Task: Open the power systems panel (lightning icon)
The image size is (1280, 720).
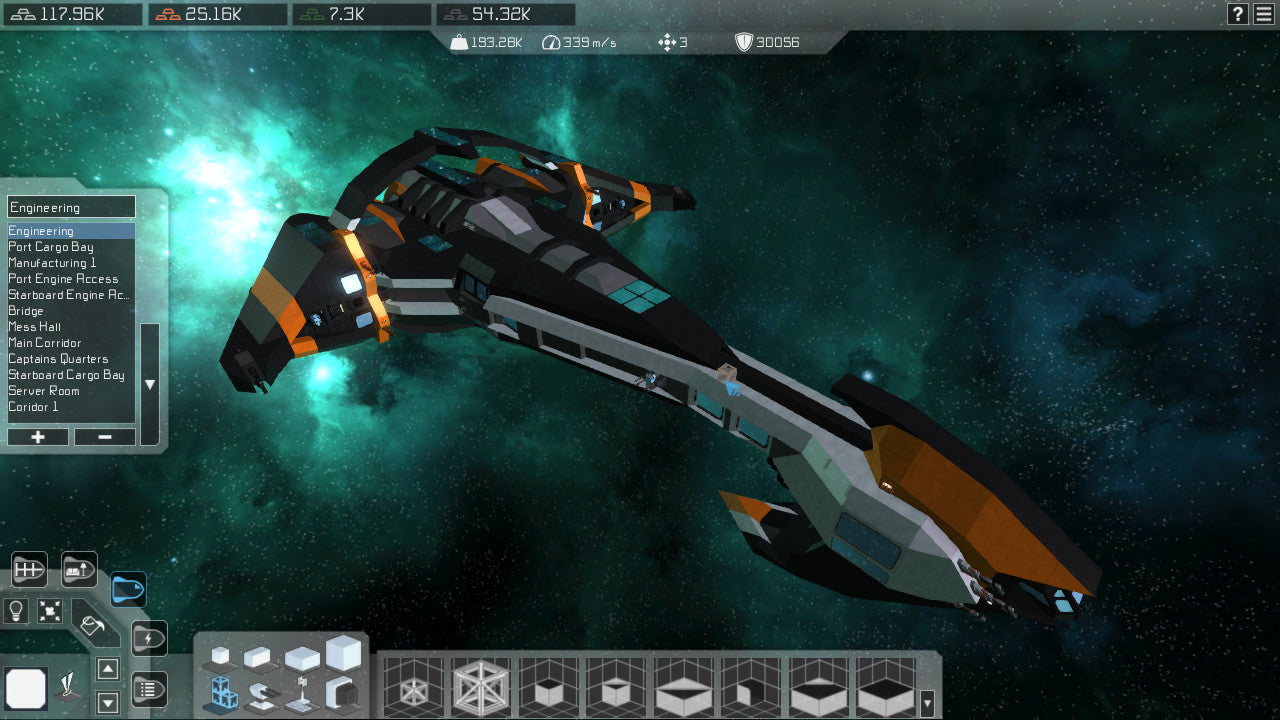Action: coord(149,638)
